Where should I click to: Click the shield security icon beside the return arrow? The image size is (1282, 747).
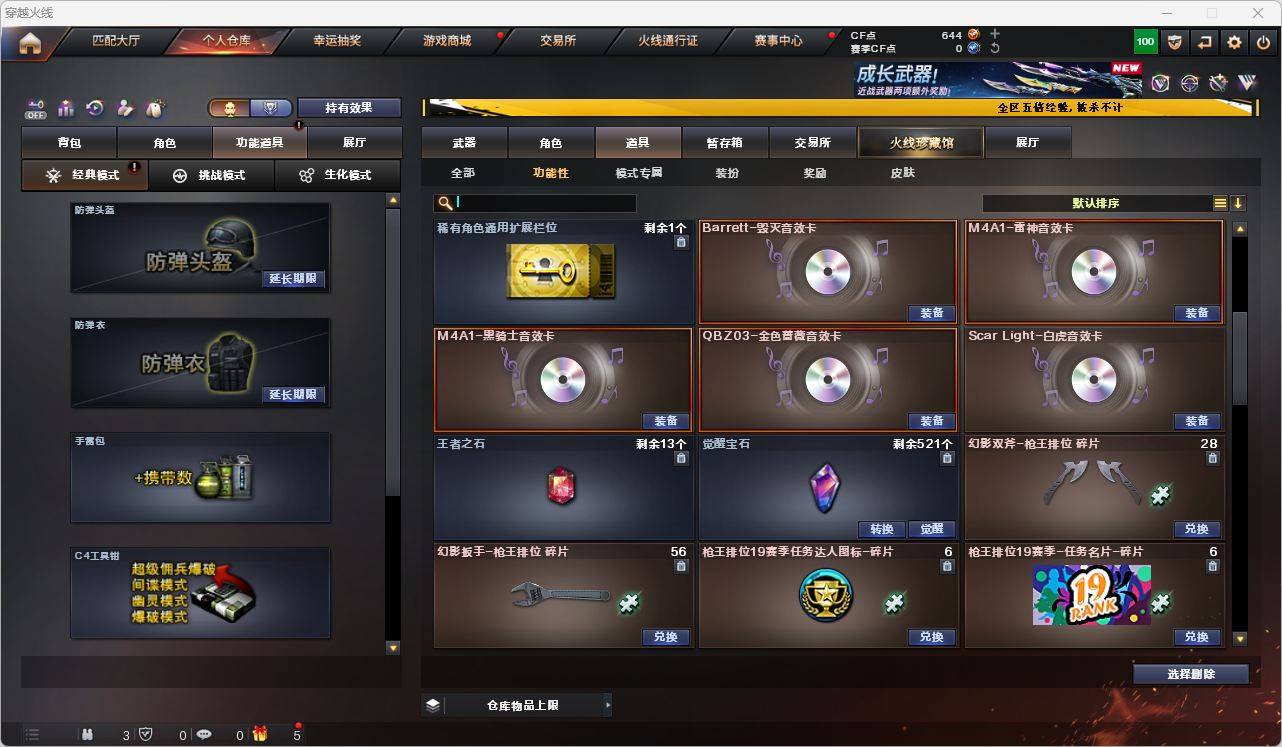pos(1173,41)
